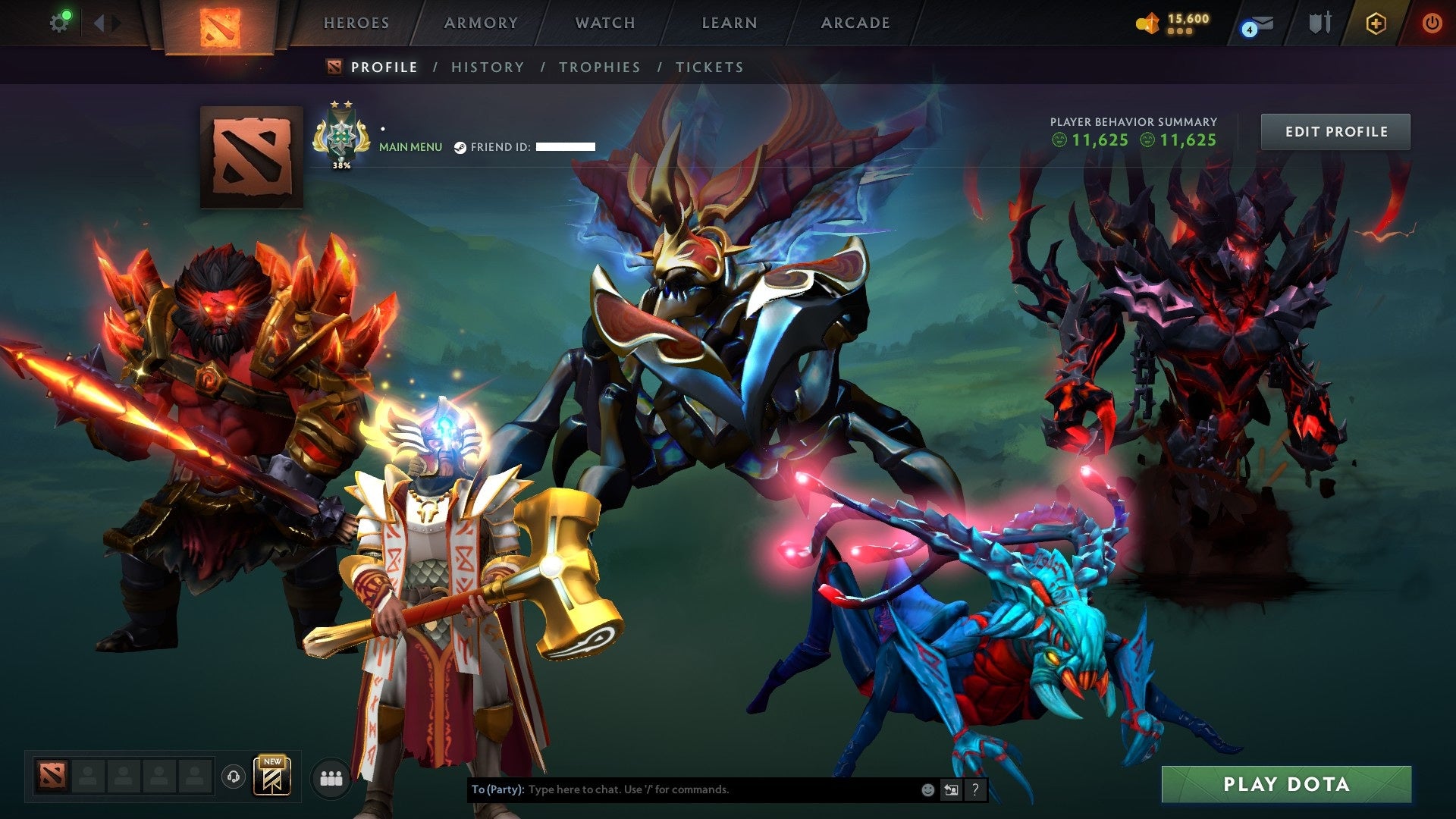The height and width of the screenshot is (819, 1456).
Task: Switch to the TROPHIES tab
Action: (600, 67)
